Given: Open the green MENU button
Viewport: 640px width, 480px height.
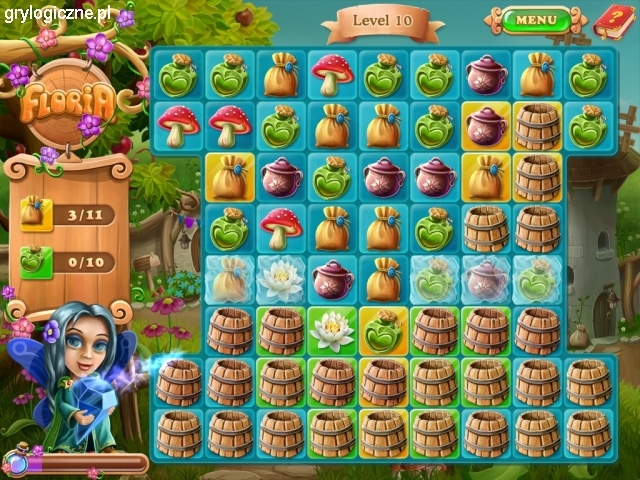Looking at the screenshot, I should click(x=536, y=19).
